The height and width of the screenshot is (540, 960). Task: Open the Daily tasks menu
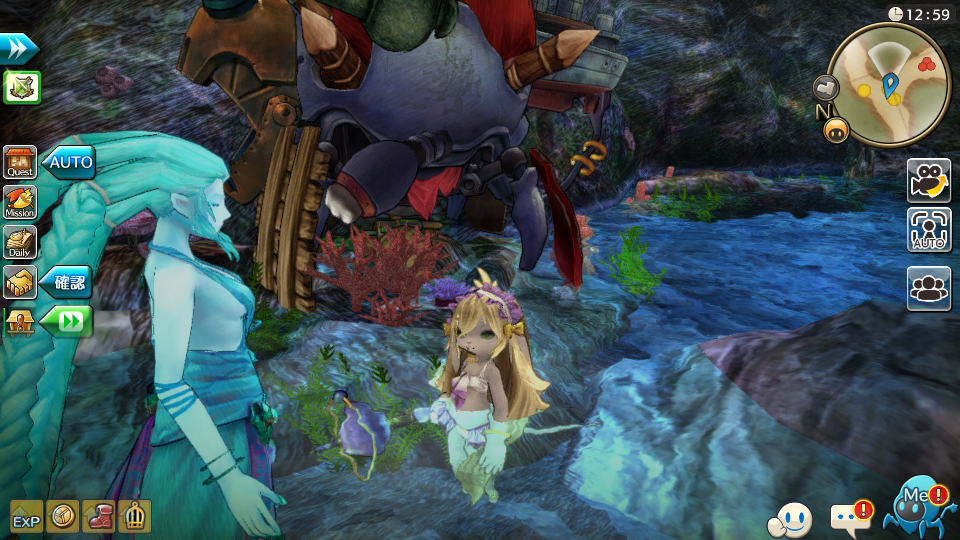coord(20,242)
